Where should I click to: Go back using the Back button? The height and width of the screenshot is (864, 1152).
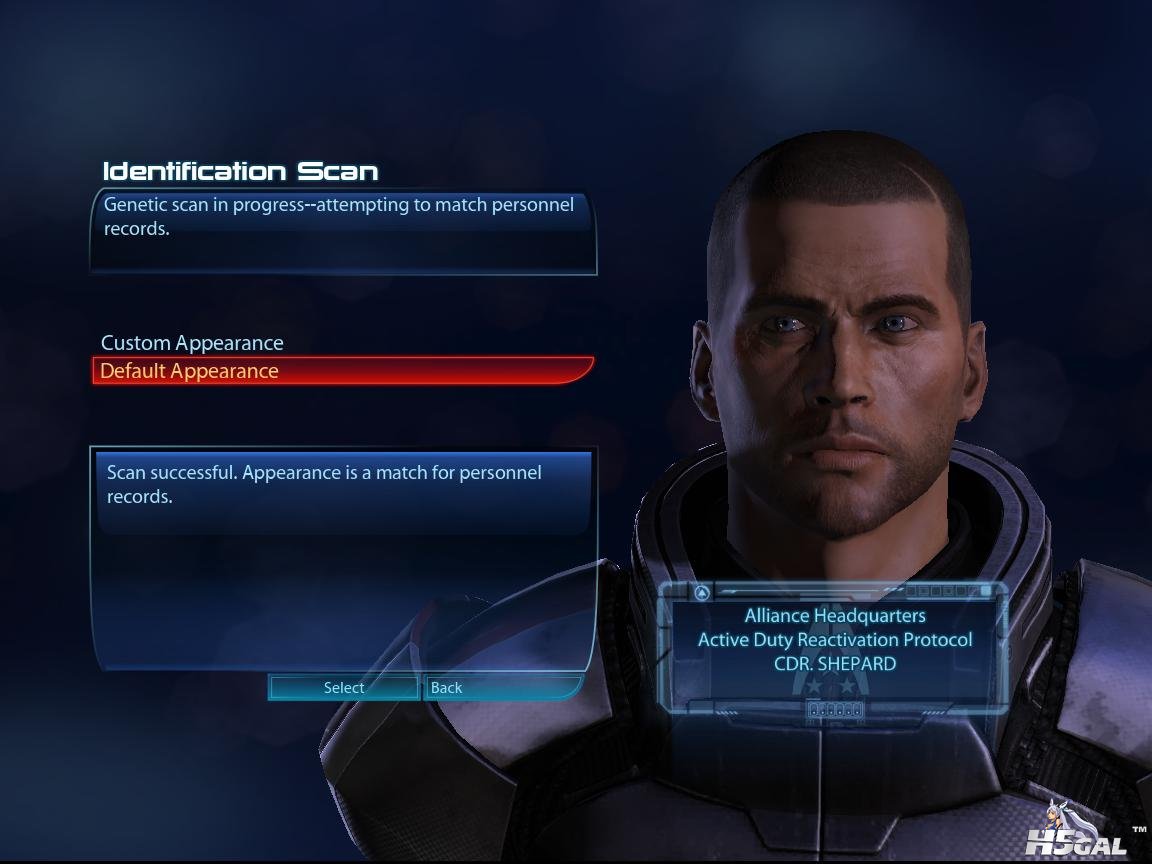(502, 688)
